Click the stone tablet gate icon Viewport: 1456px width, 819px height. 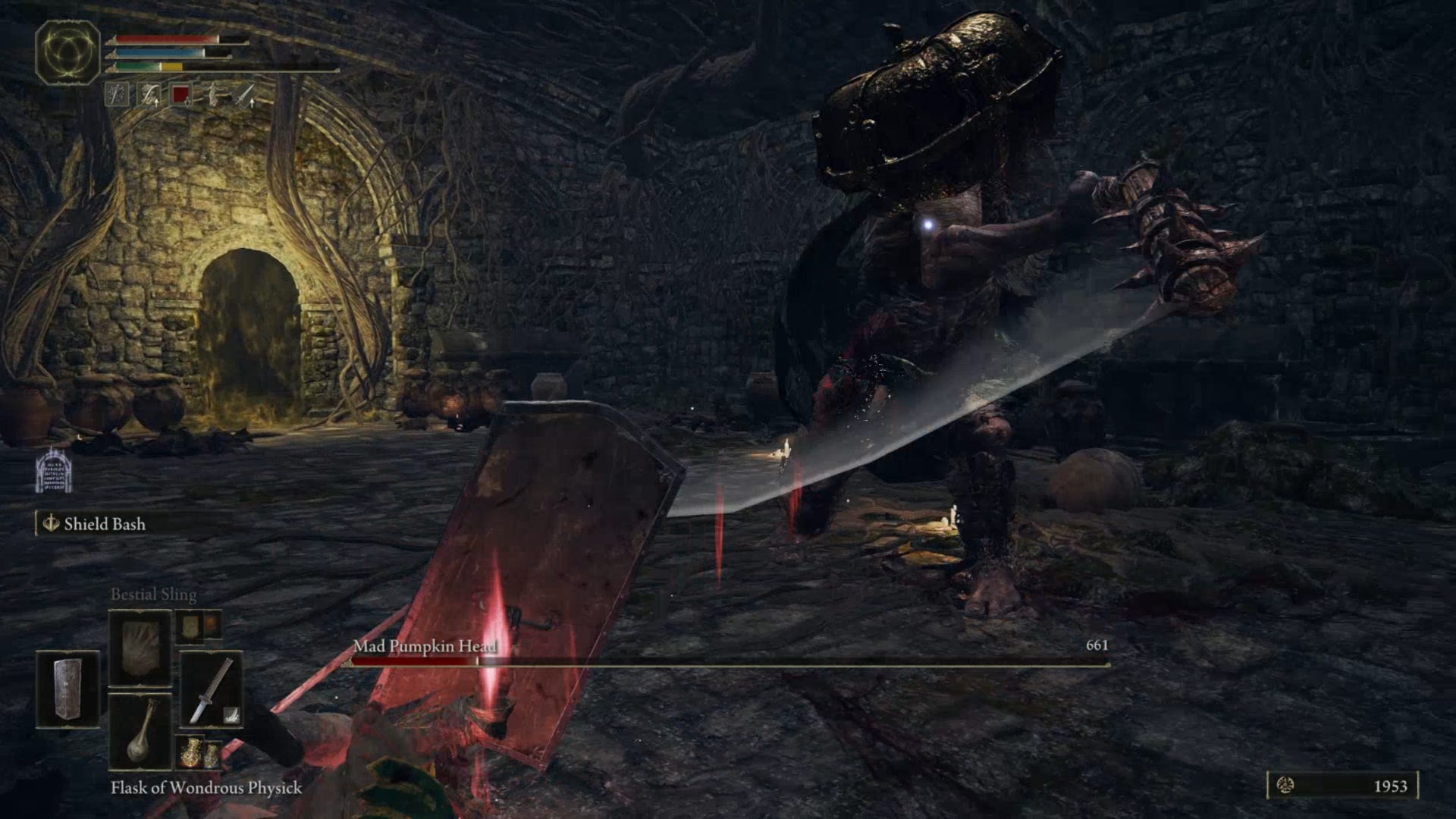(54, 471)
